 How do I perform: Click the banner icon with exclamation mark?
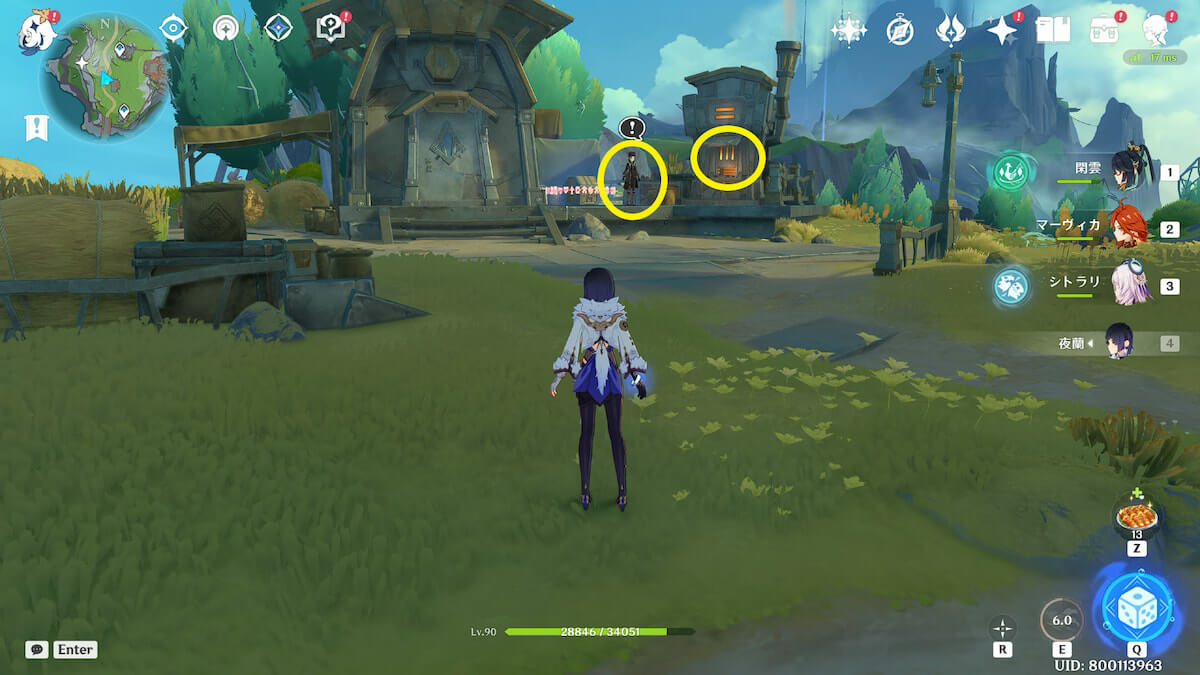click(37, 127)
